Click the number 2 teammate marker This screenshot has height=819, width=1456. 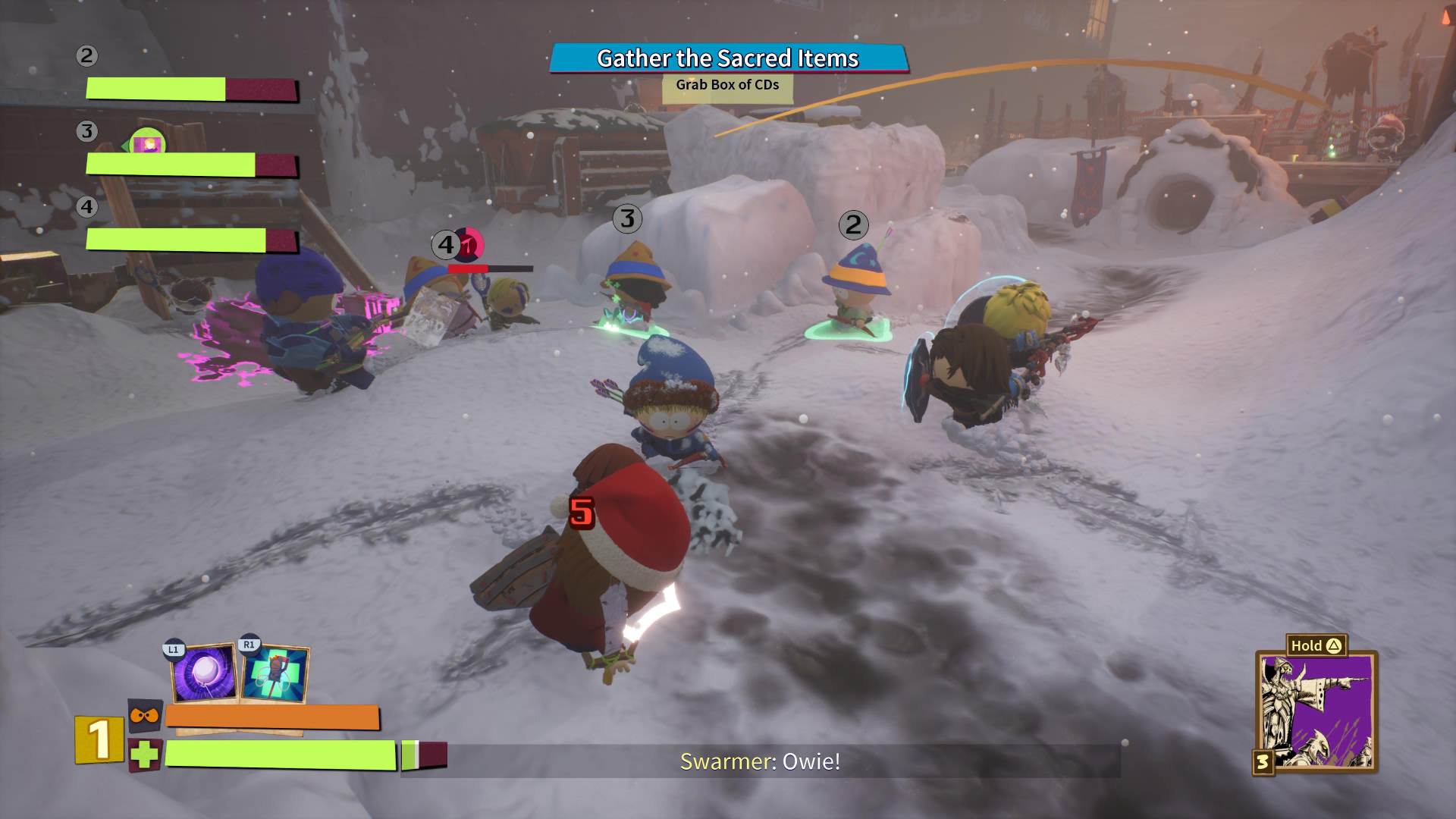tap(852, 223)
